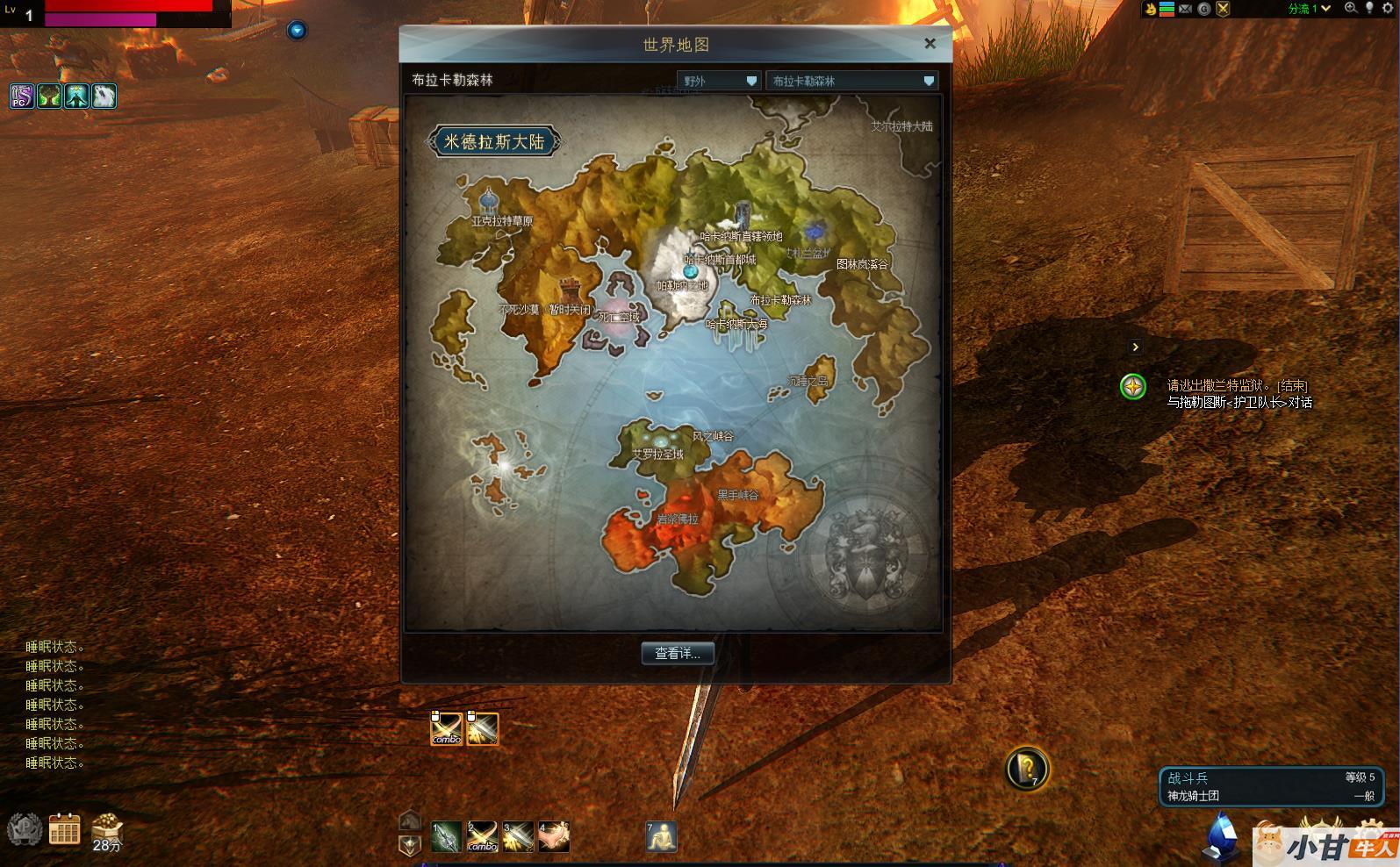The height and width of the screenshot is (867, 1400).
Task: Open the 野外 region type dropdown
Action: [x=719, y=81]
